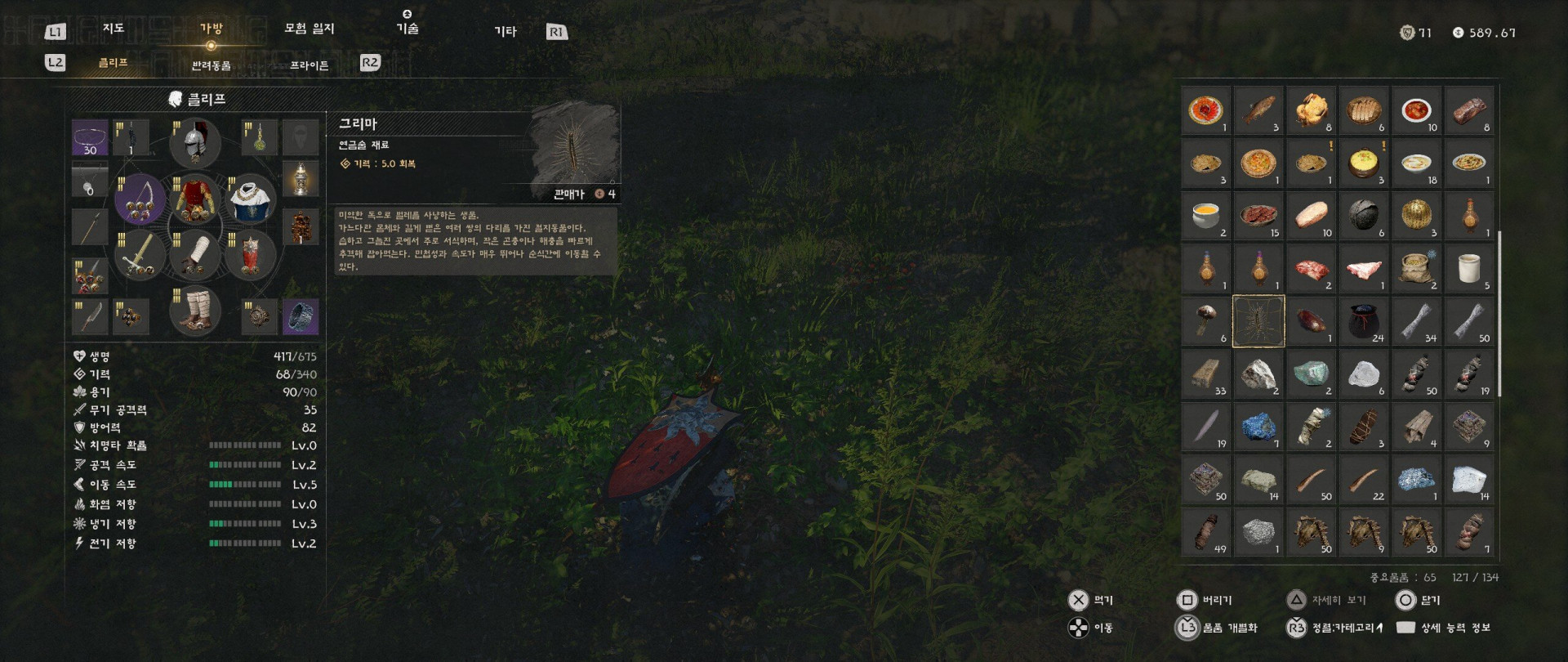Choose the 프라이든 character sub-tab
Screen dimensions: 1568x662
pyautogui.click(x=309, y=65)
